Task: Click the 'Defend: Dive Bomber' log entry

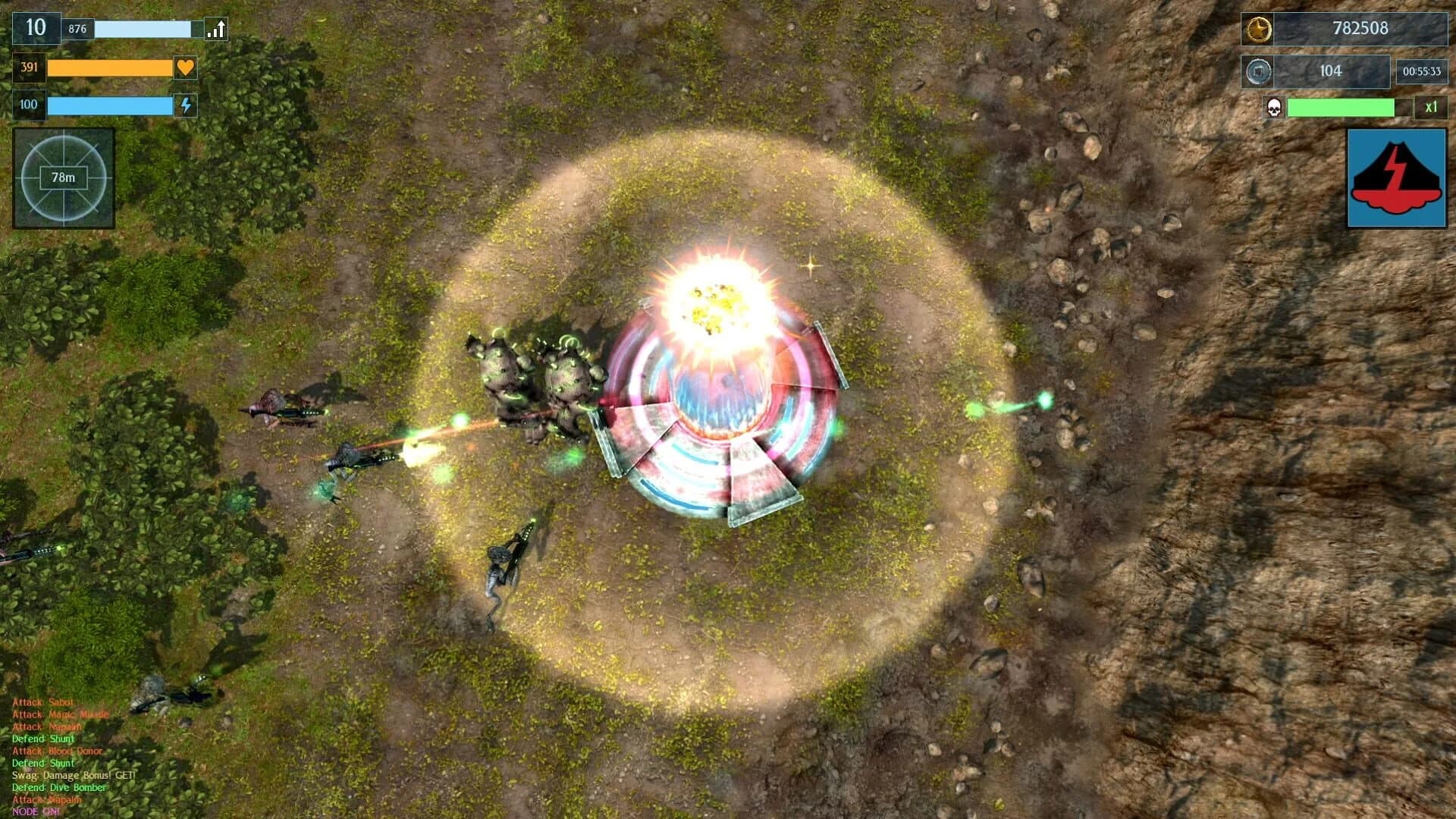Action: [x=58, y=787]
